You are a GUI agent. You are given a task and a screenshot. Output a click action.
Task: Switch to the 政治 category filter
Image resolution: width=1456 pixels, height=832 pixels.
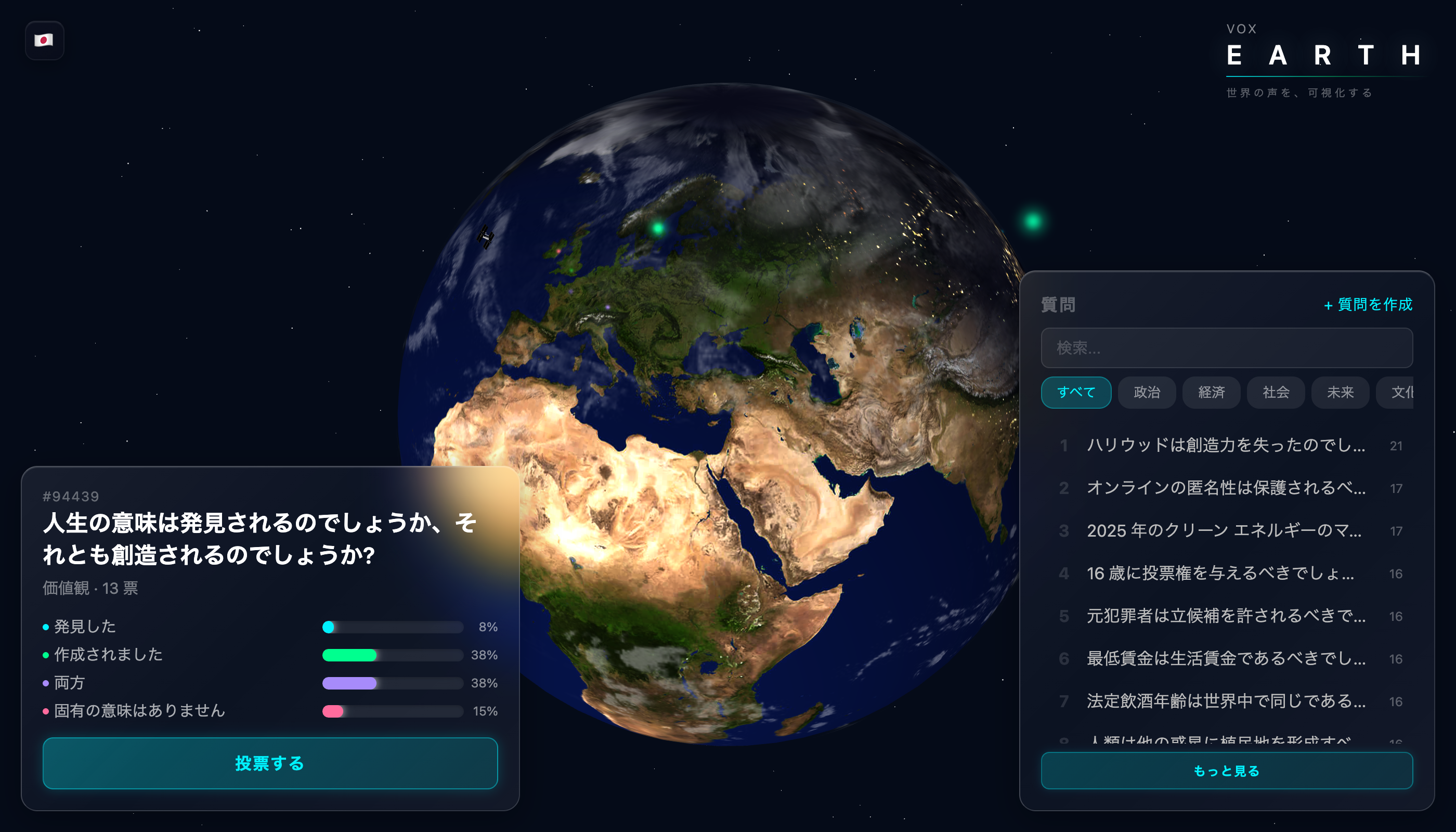(1146, 393)
